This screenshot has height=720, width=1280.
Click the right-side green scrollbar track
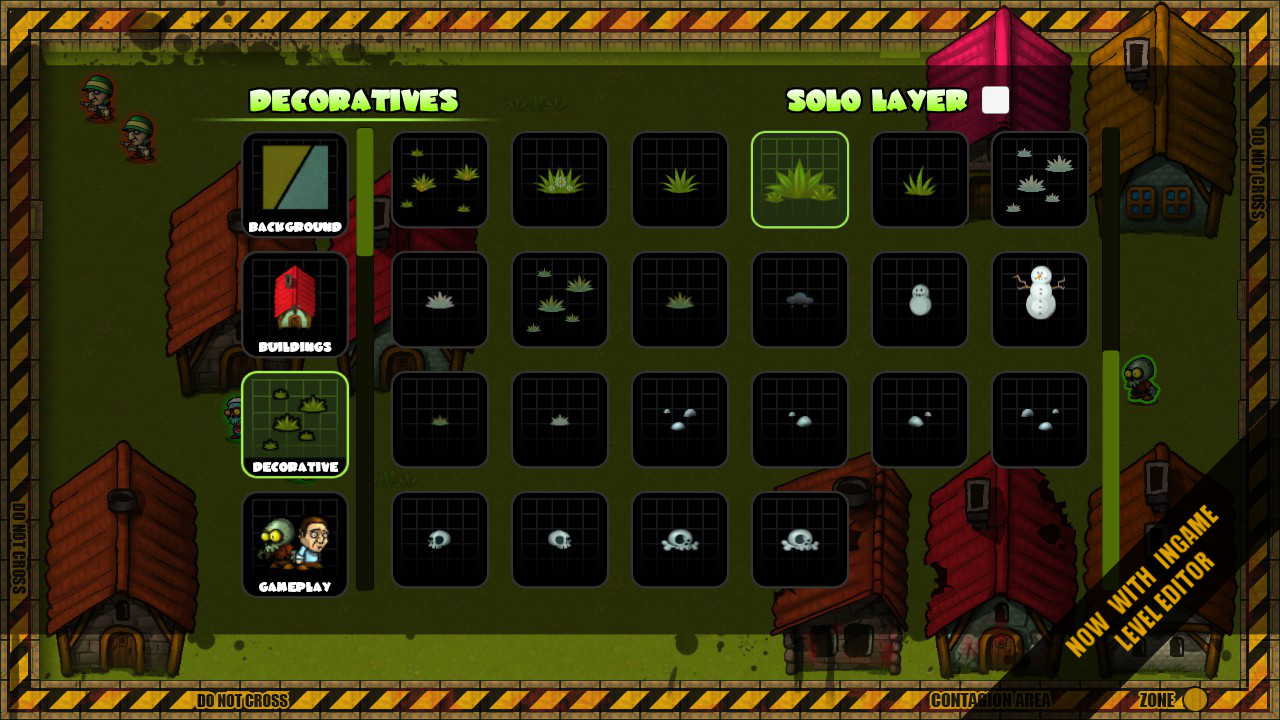tap(1108, 400)
